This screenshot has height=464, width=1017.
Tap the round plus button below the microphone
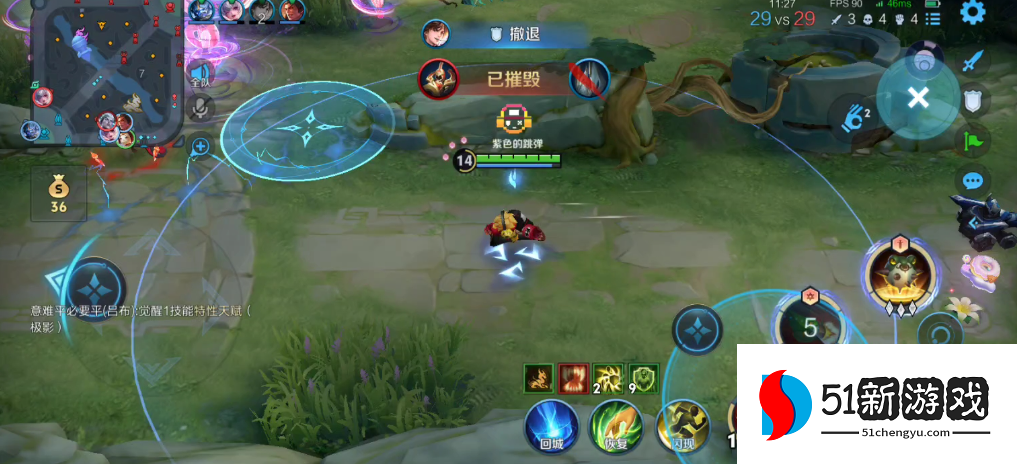201,146
